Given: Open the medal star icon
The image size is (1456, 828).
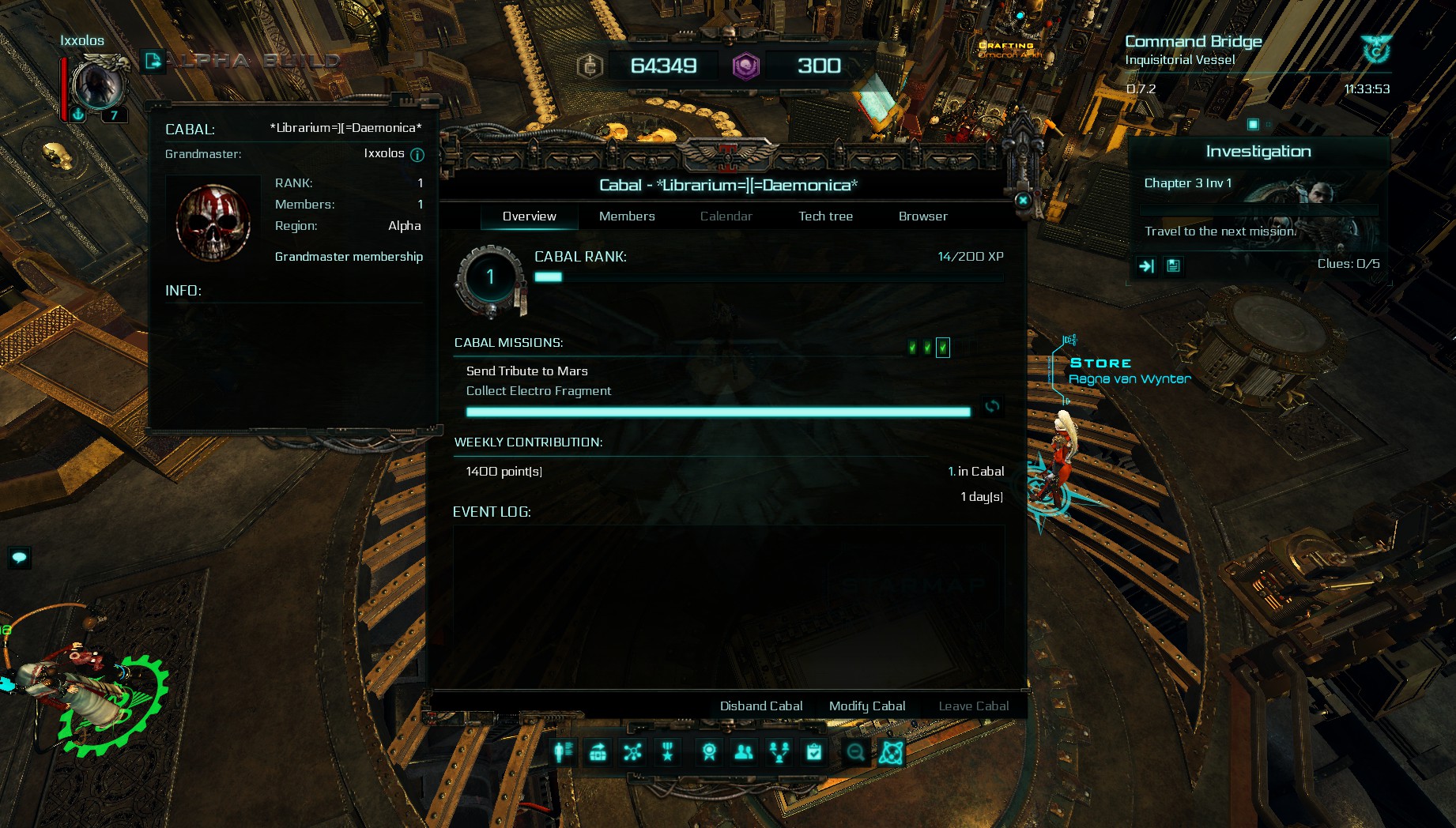Looking at the screenshot, I should [668, 752].
